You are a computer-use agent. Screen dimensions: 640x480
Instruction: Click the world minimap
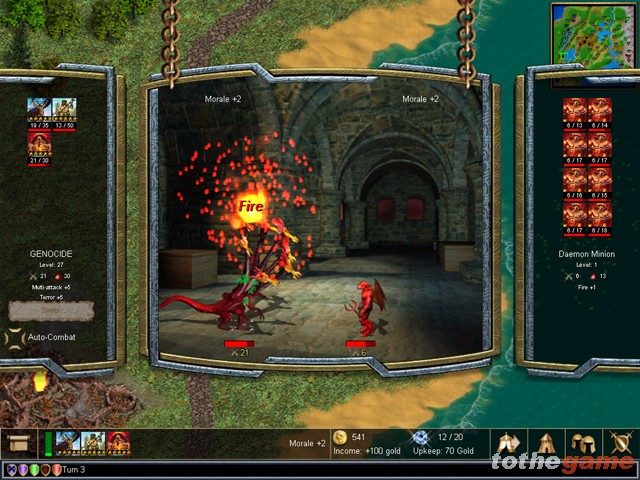594,32
